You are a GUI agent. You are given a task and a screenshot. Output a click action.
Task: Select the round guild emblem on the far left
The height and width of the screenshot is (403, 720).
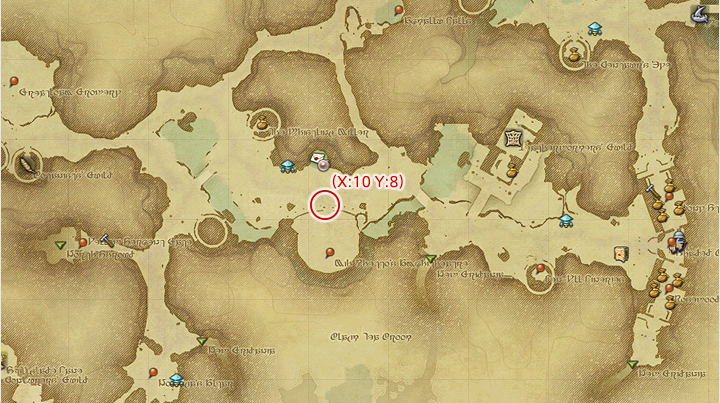click(x=24, y=161)
